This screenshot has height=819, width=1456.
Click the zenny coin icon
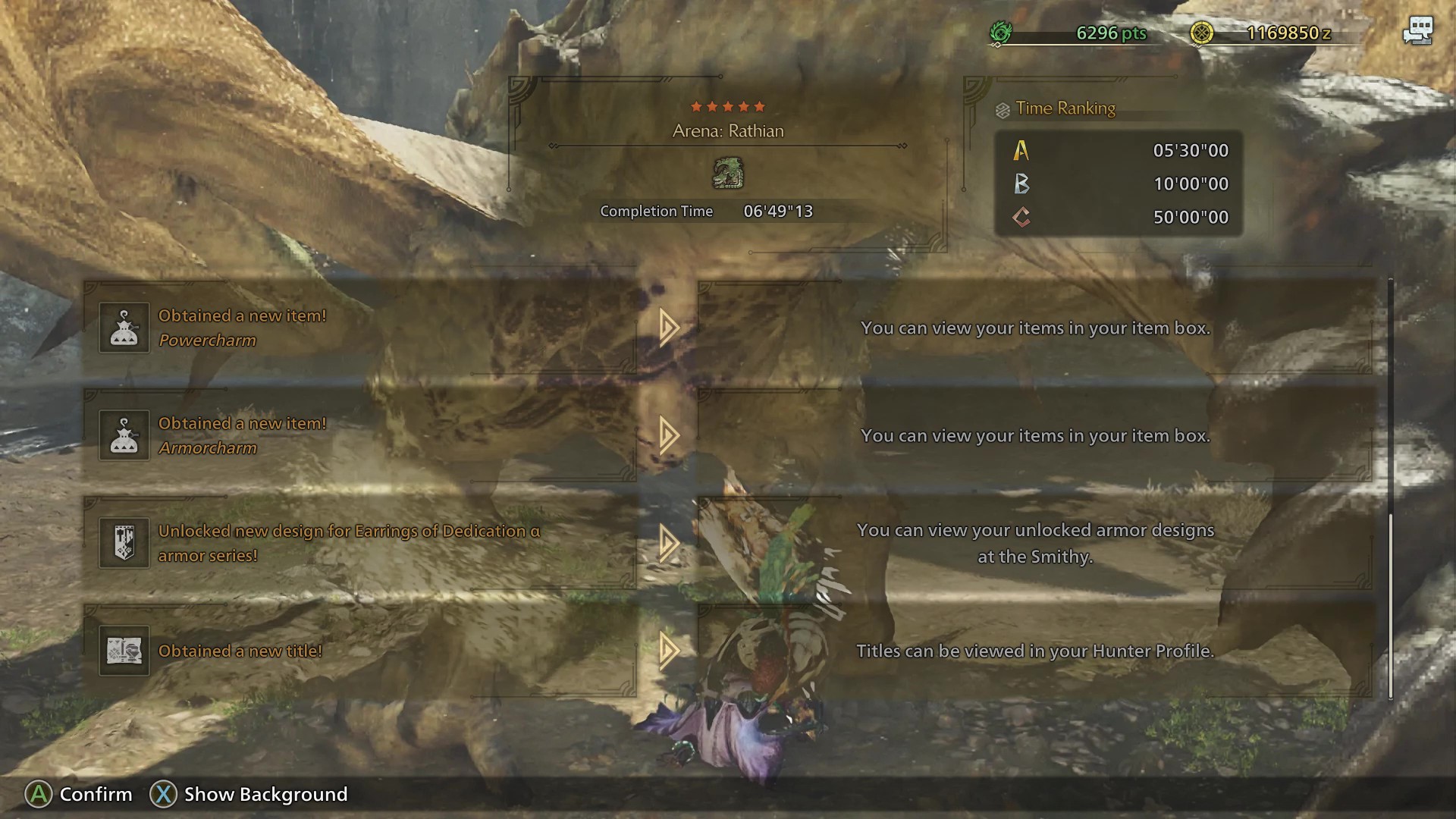(1203, 33)
